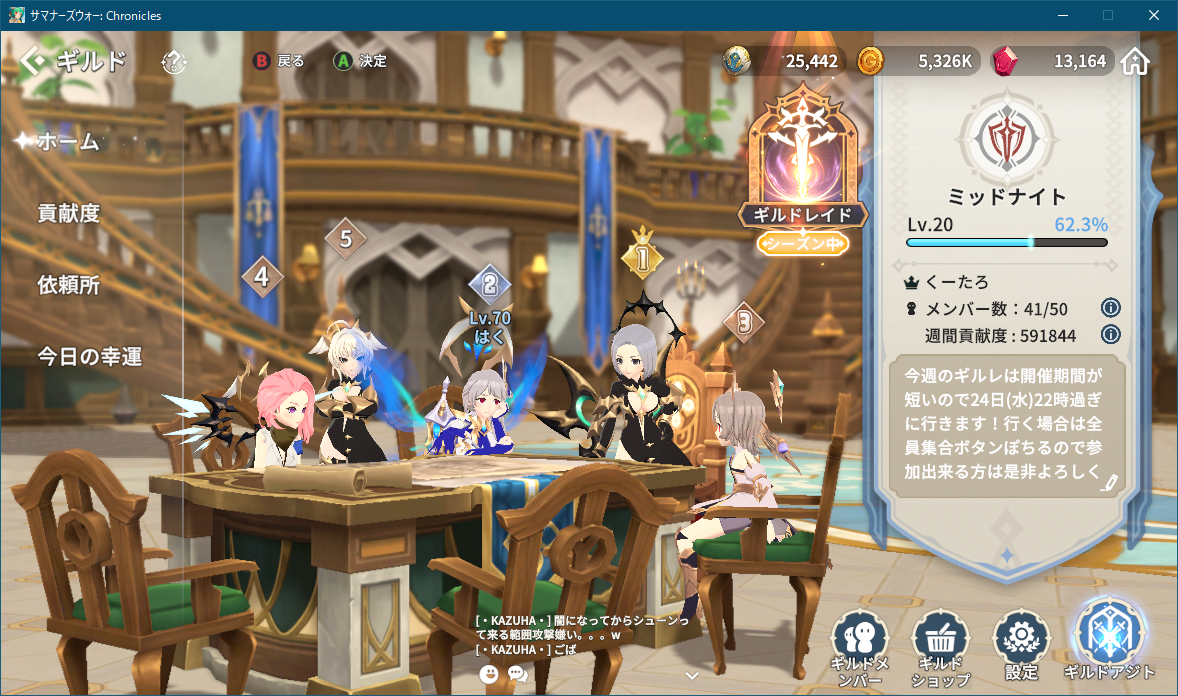Open the emoji smiley button
Screen dimensions: 1178x696
(x=489, y=674)
